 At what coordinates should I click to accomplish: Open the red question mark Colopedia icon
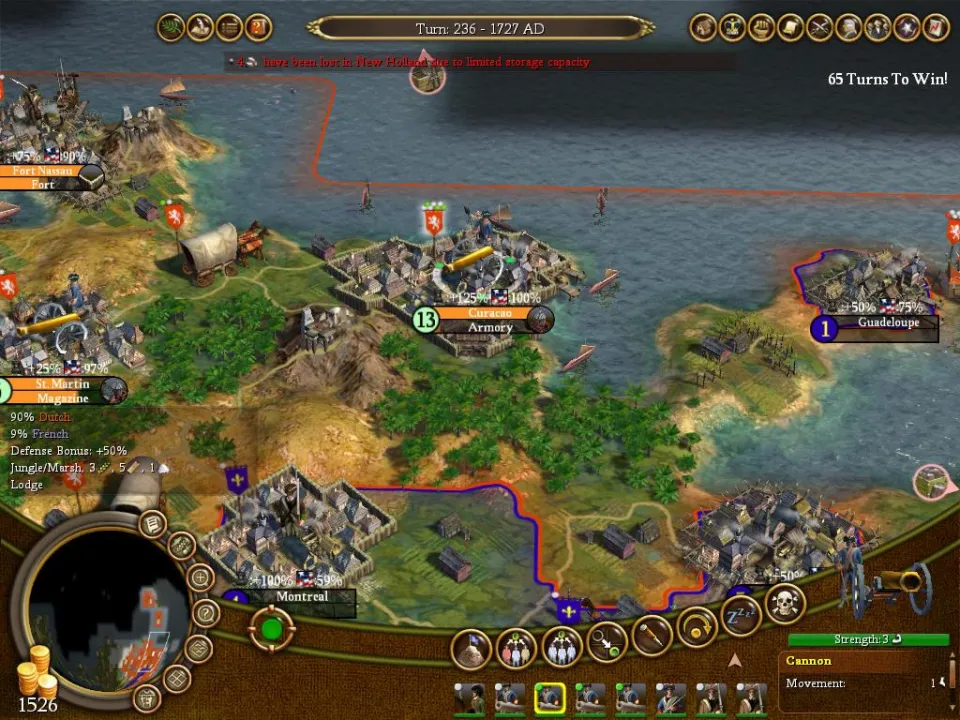[x=258, y=27]
